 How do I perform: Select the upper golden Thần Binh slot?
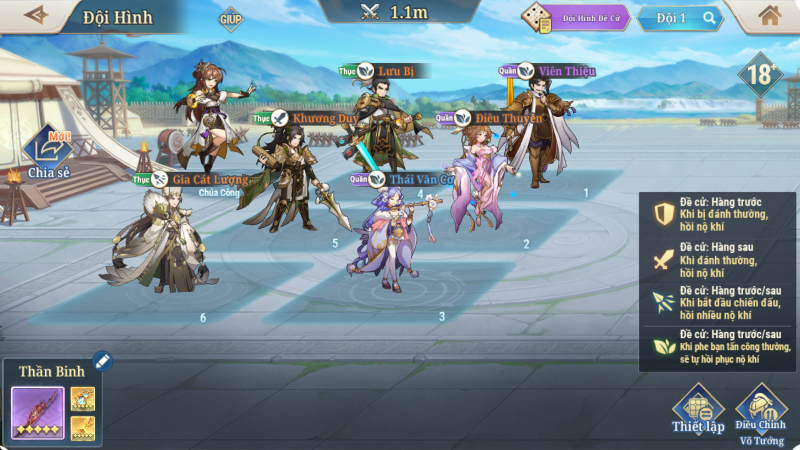[x=82, y=398]
